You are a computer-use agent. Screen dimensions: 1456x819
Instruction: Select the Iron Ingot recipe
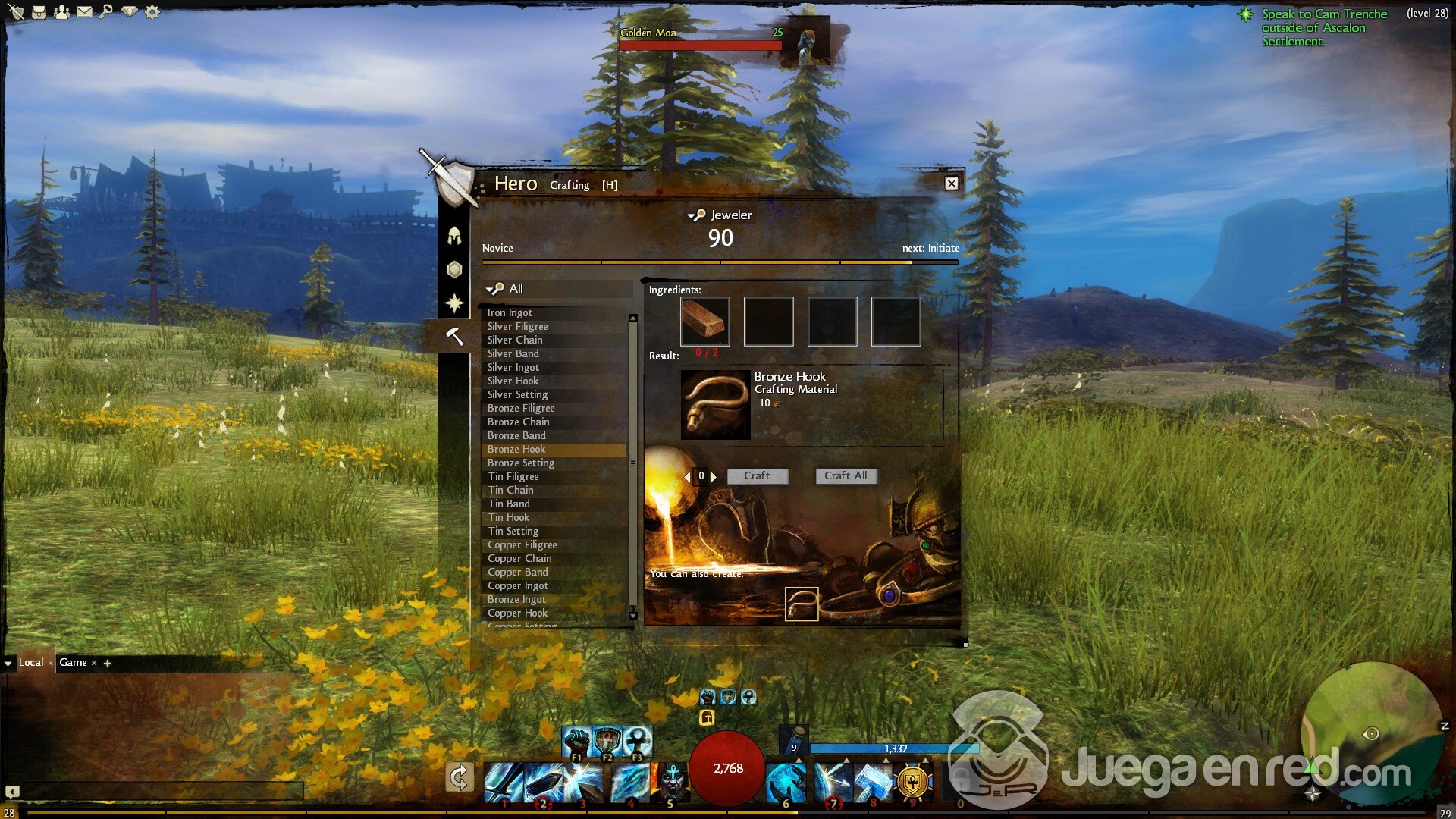(x=510, y=312)
